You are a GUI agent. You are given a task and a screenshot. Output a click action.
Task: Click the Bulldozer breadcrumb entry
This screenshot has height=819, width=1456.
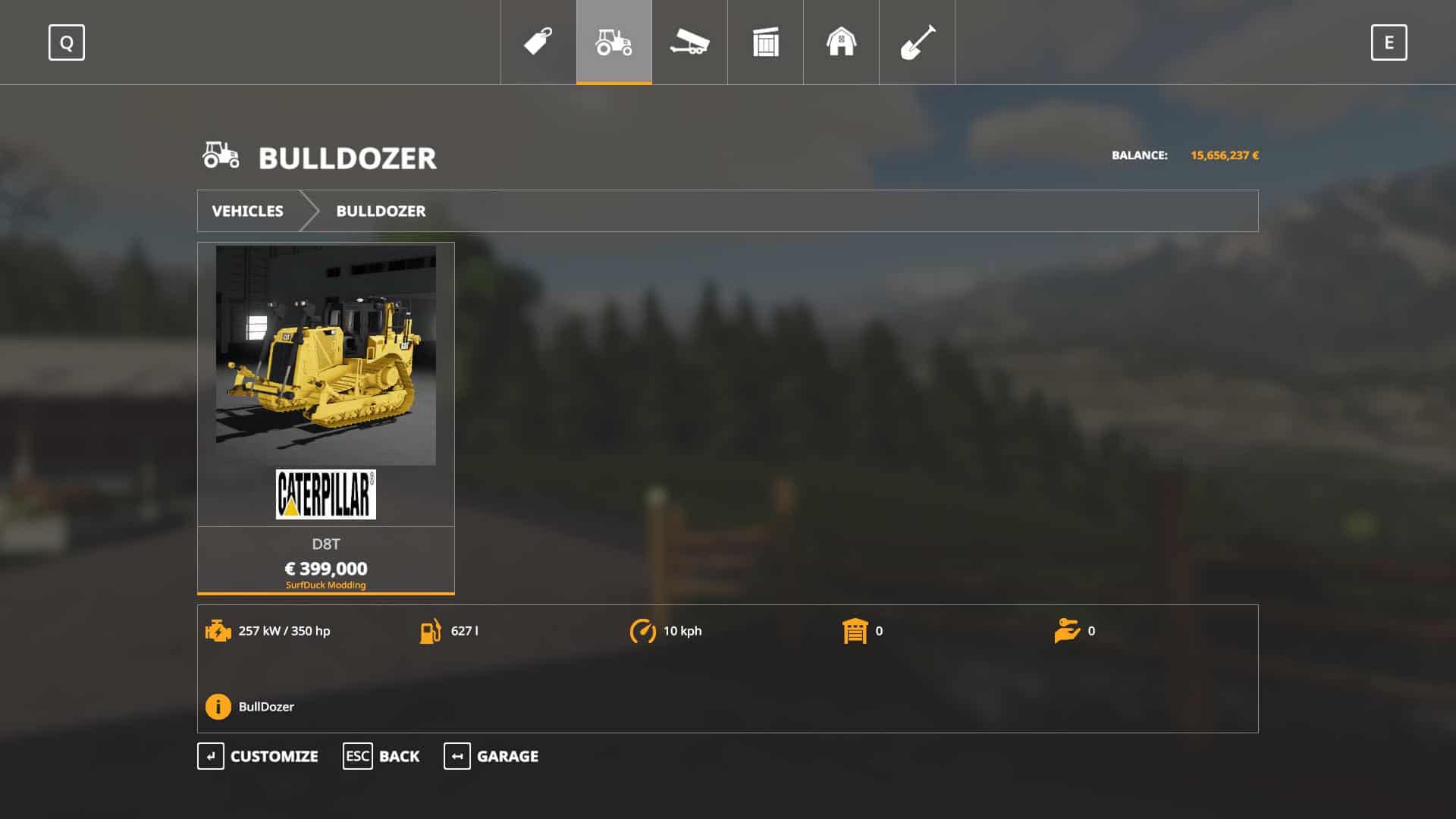pos(381,211)
